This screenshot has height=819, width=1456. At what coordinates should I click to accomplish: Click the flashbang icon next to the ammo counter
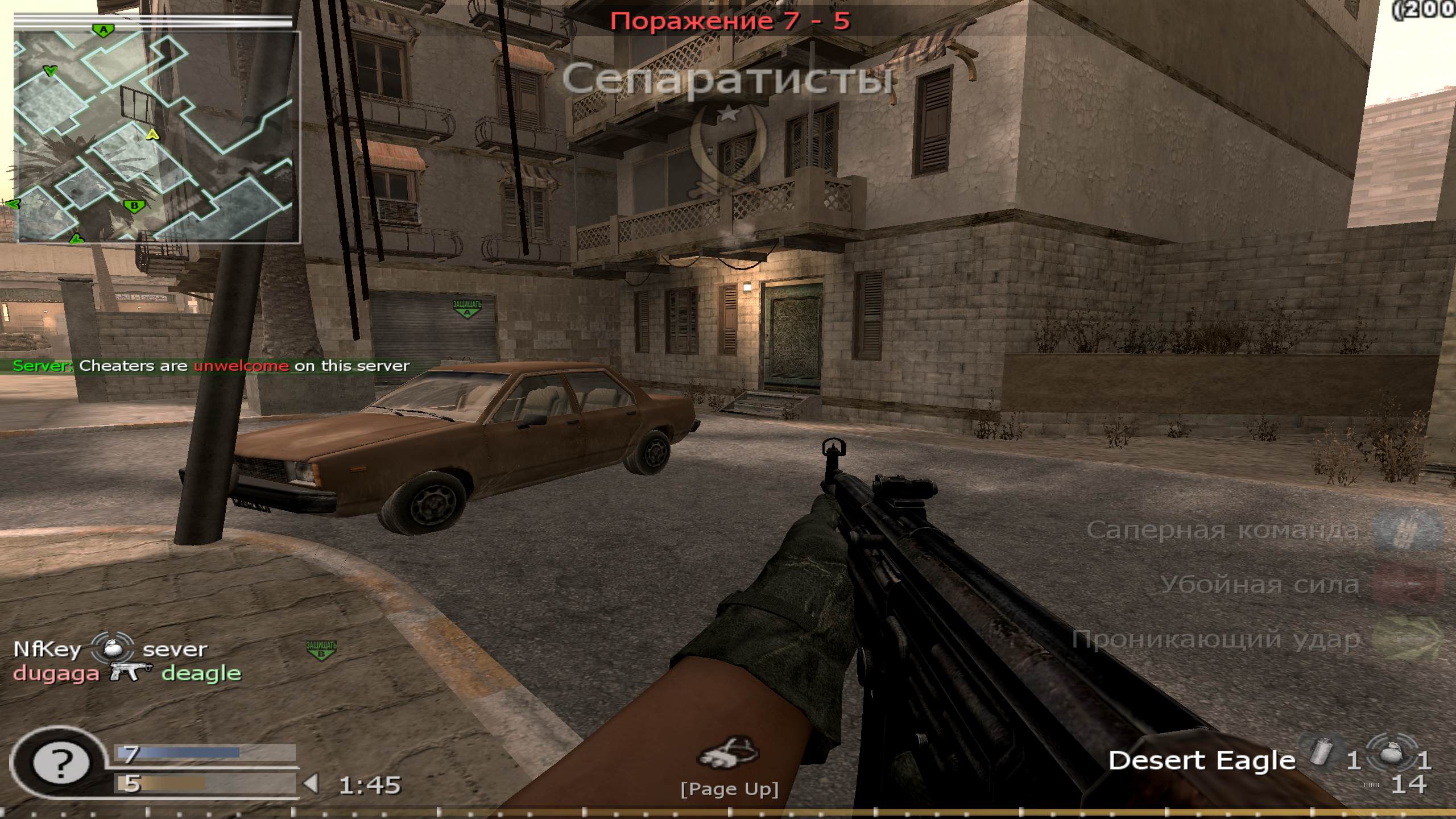tap(1322, 751)
